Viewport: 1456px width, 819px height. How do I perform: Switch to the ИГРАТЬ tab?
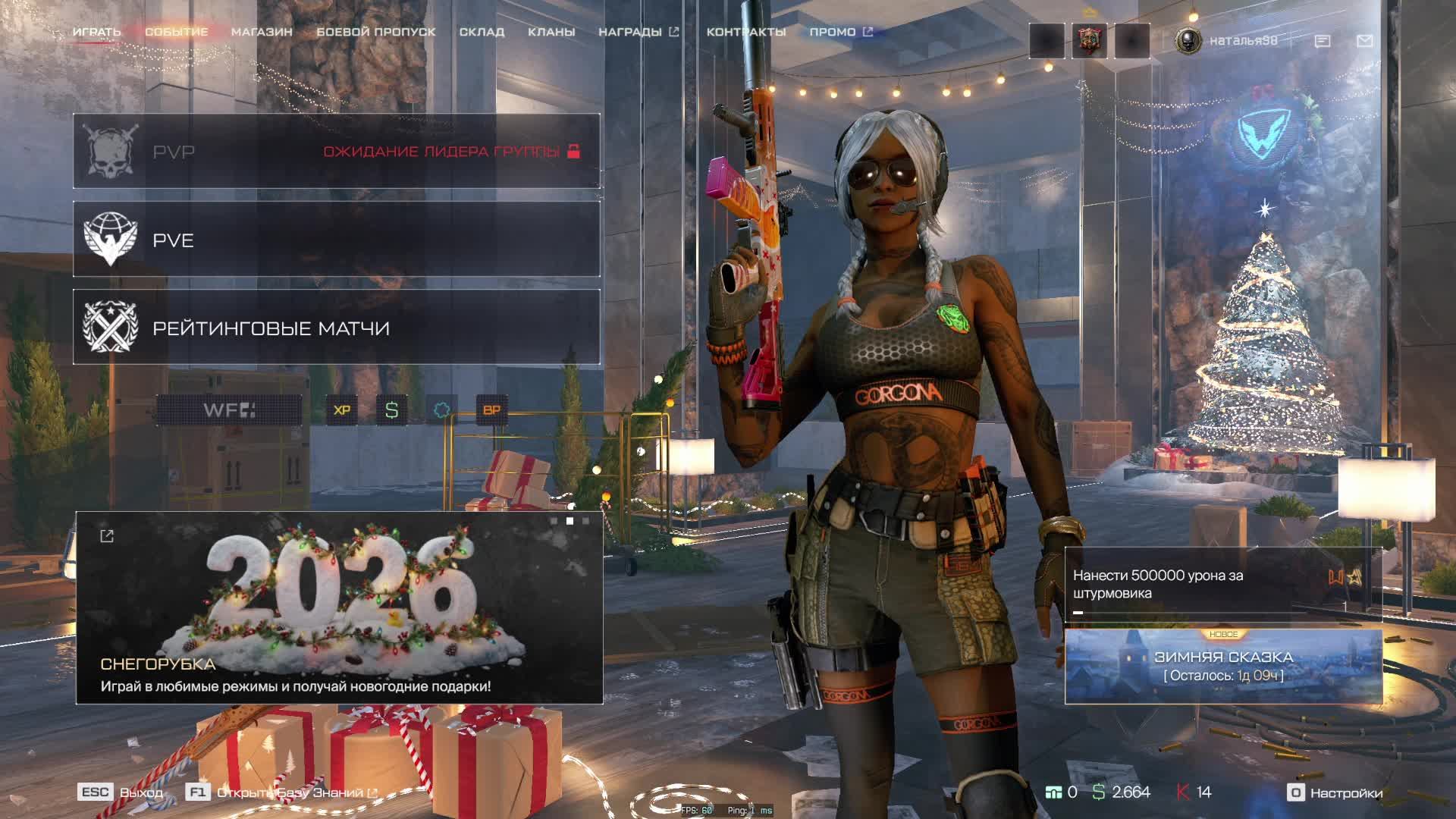(96, 32)
